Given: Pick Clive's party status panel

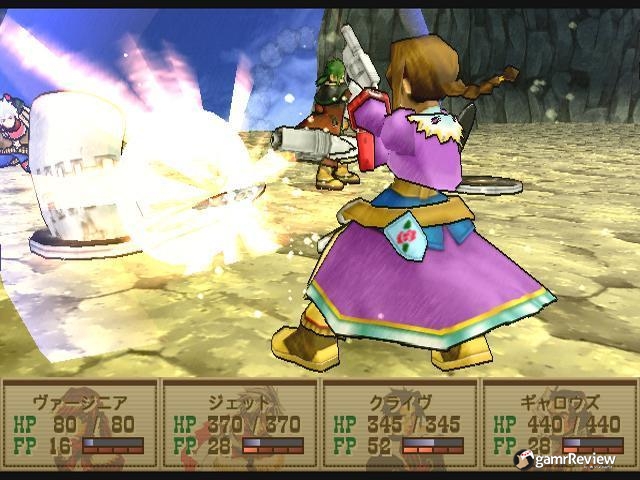Looking at the screenshot, I should [x=399, y=423].
